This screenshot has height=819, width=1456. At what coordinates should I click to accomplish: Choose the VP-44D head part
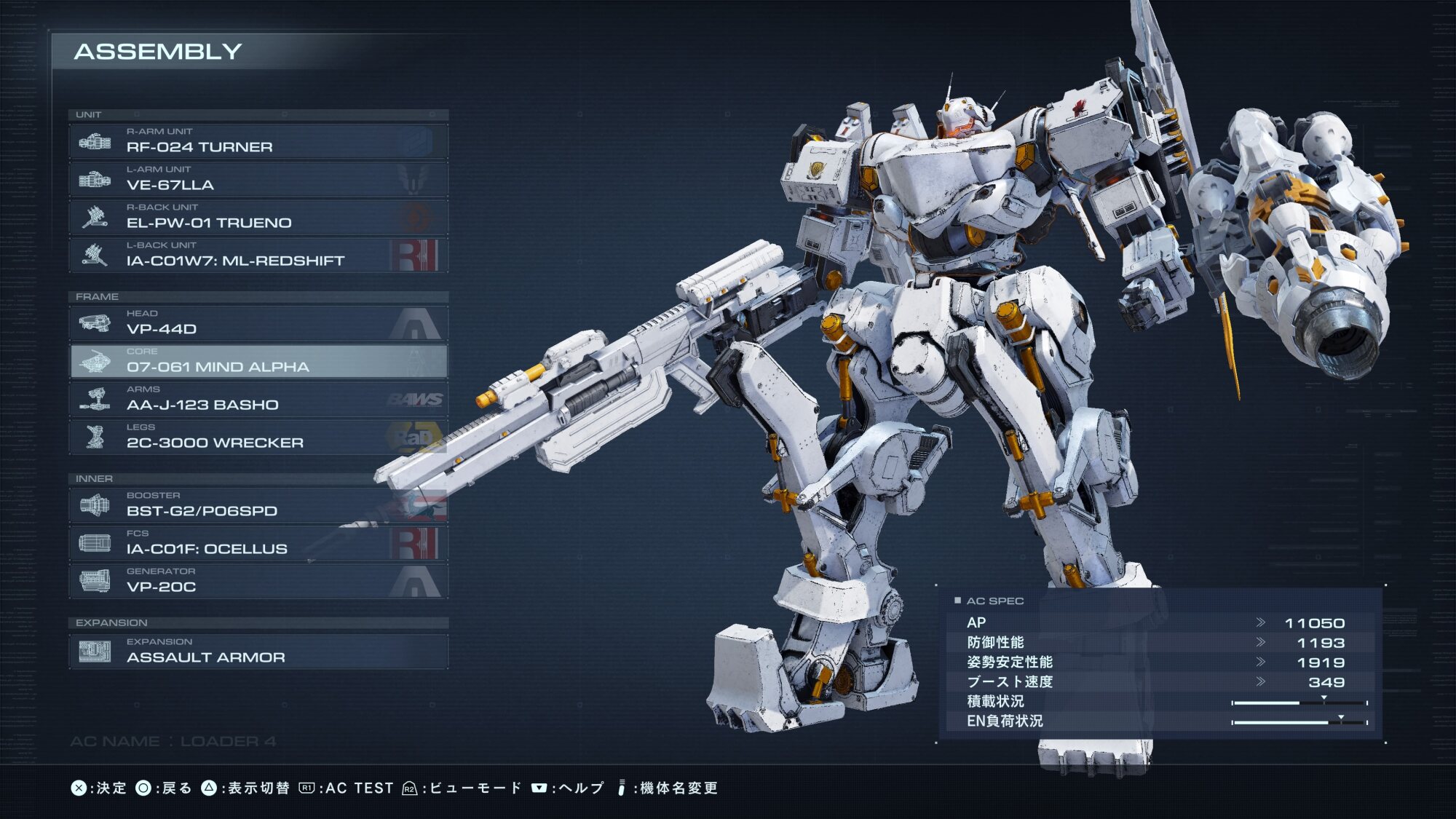(258, 323)
